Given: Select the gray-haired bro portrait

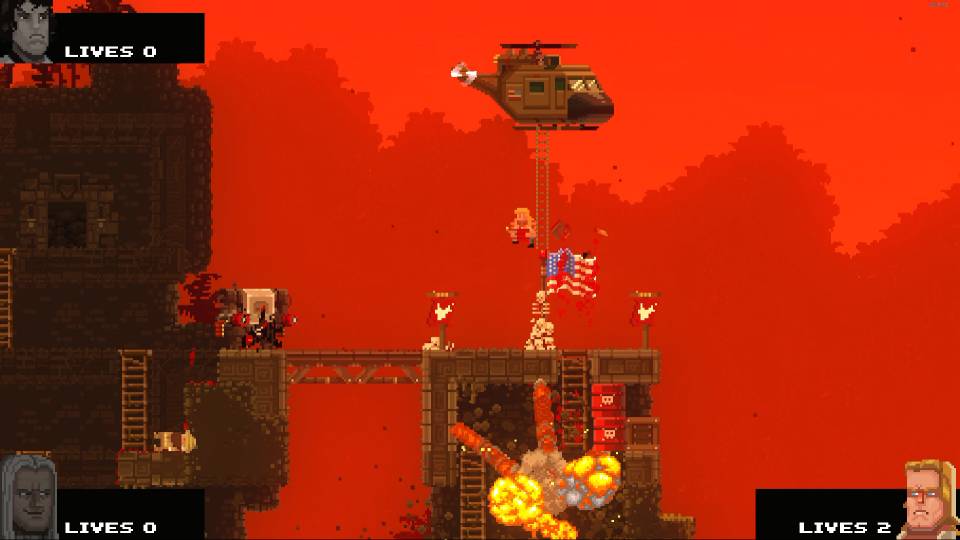Looking at the screenshot, I should click(x=27, y=496).
